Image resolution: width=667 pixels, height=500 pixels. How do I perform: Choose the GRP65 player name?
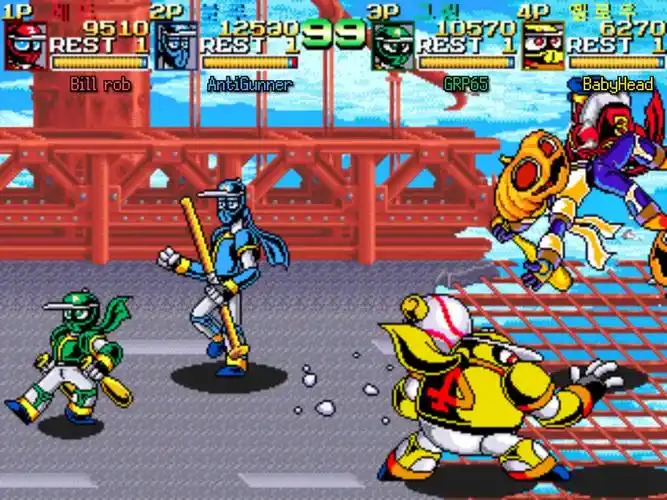click(x=465, y=85)
